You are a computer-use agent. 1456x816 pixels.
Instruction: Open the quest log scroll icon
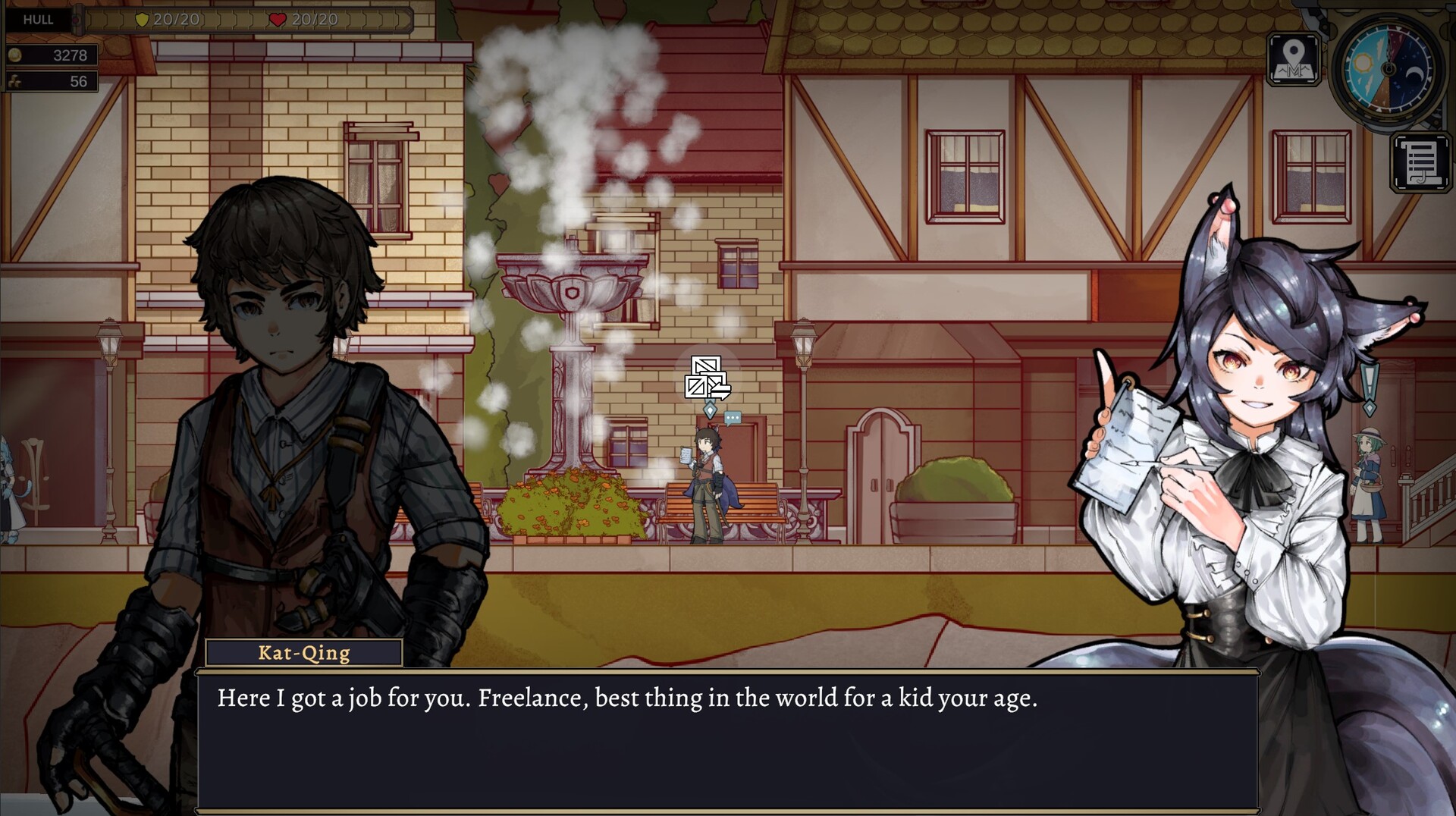click(x=1420, y=160)
